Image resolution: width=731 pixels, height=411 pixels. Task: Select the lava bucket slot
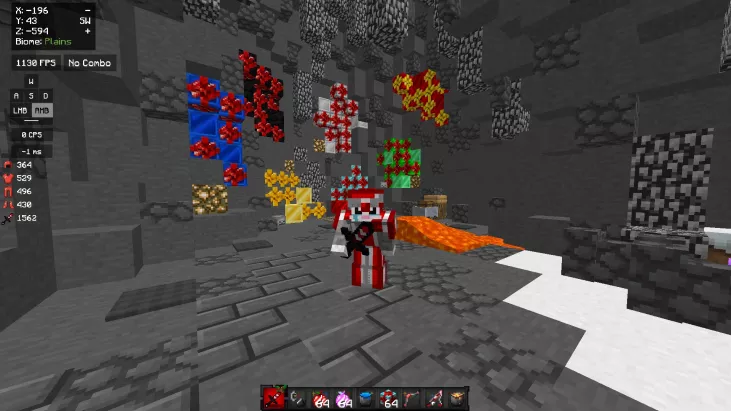457,399
